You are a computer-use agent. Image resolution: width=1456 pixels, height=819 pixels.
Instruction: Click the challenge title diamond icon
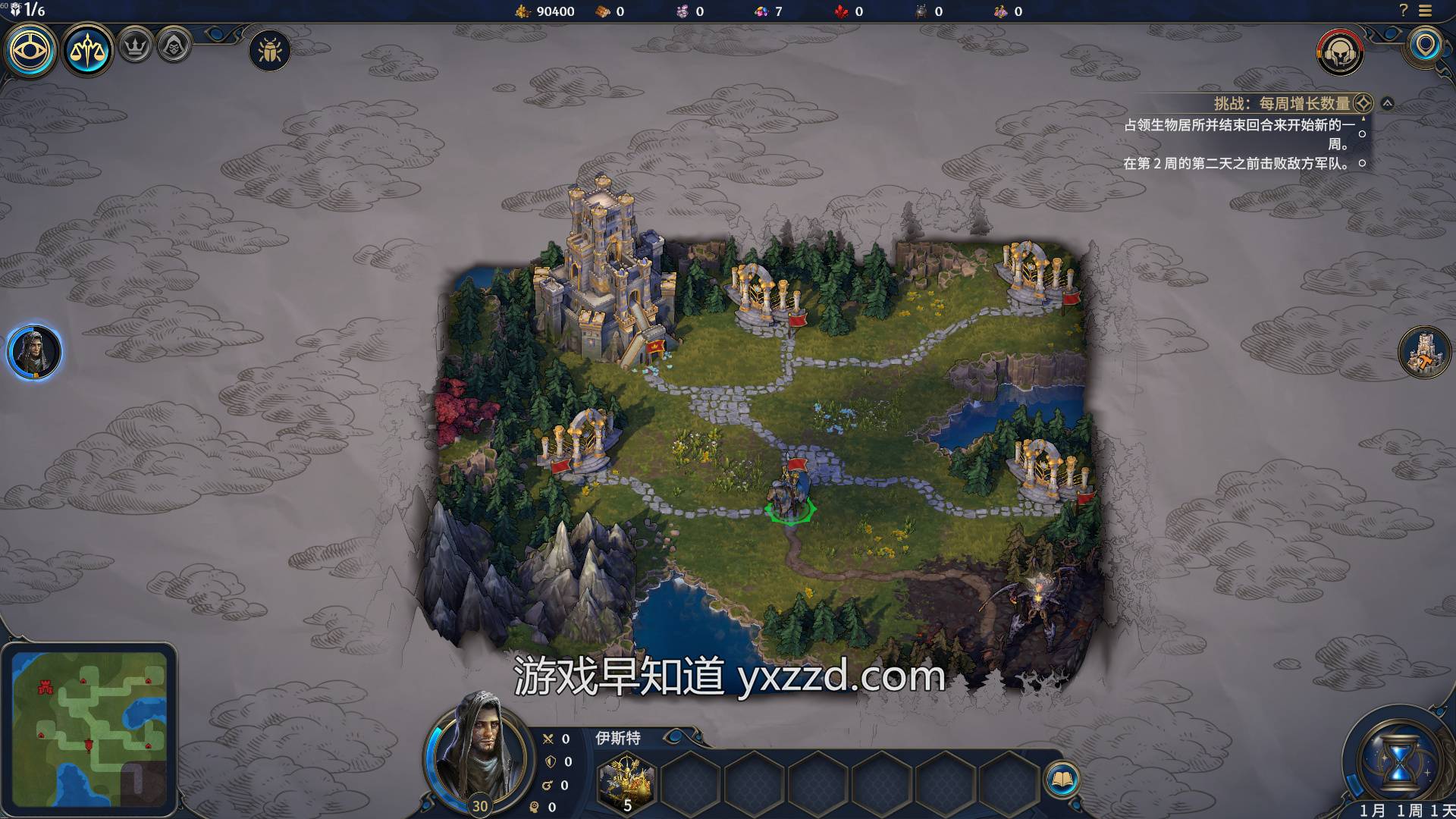coord(1363,103)
